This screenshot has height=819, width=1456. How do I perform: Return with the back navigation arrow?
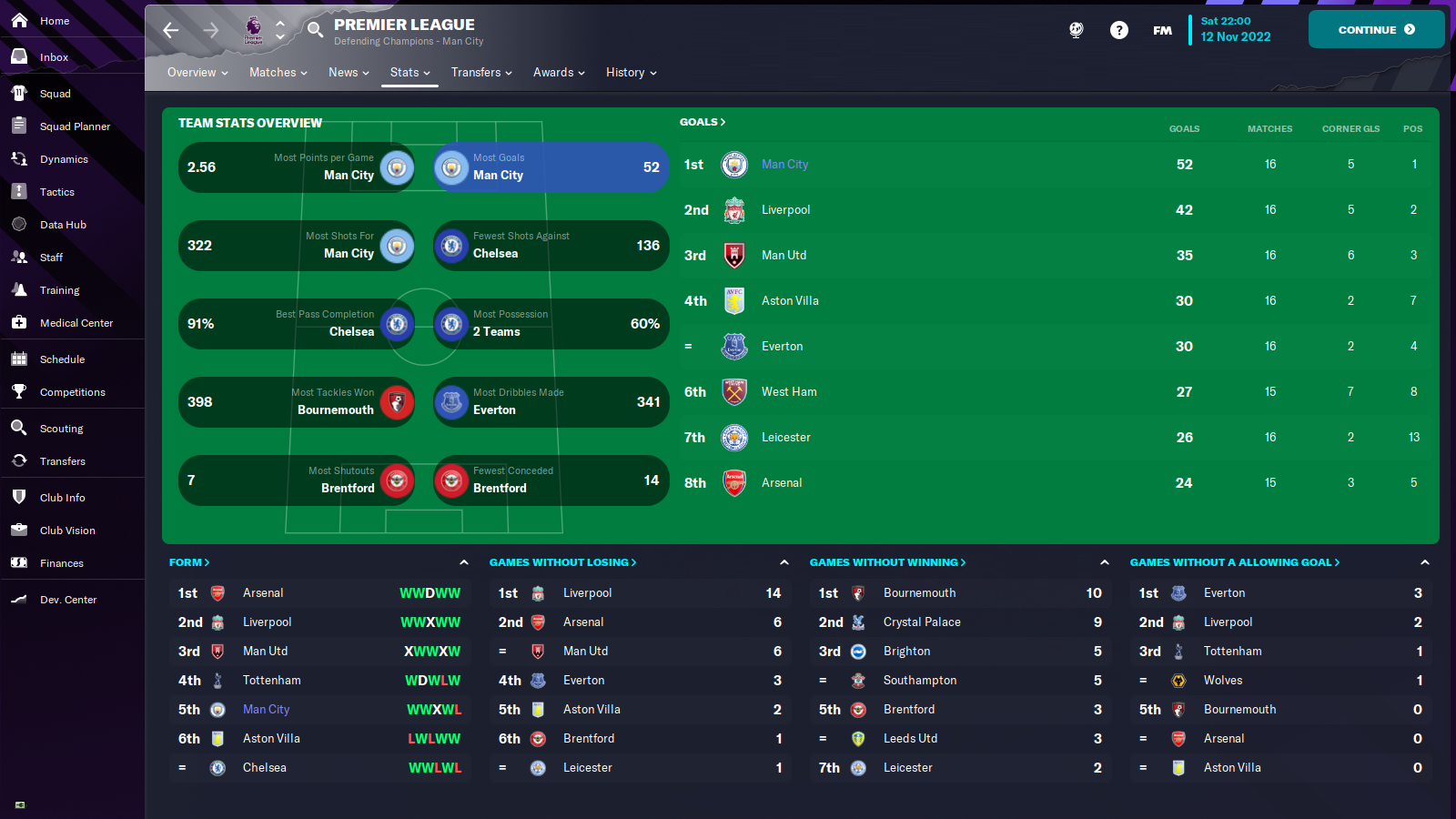[x=170, y=30]
